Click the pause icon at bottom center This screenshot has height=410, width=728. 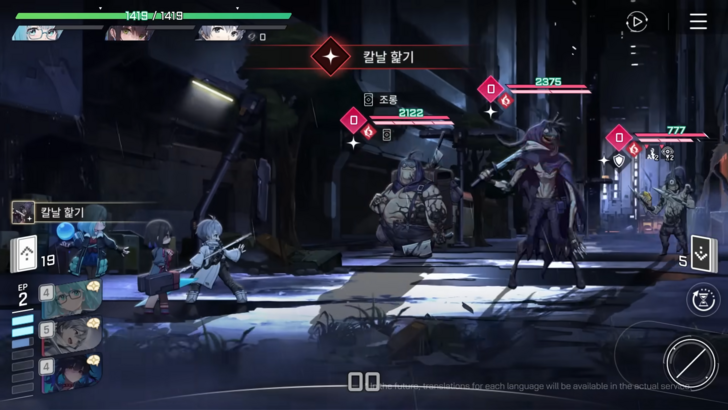pyautogui.click(x=363, y=381)
